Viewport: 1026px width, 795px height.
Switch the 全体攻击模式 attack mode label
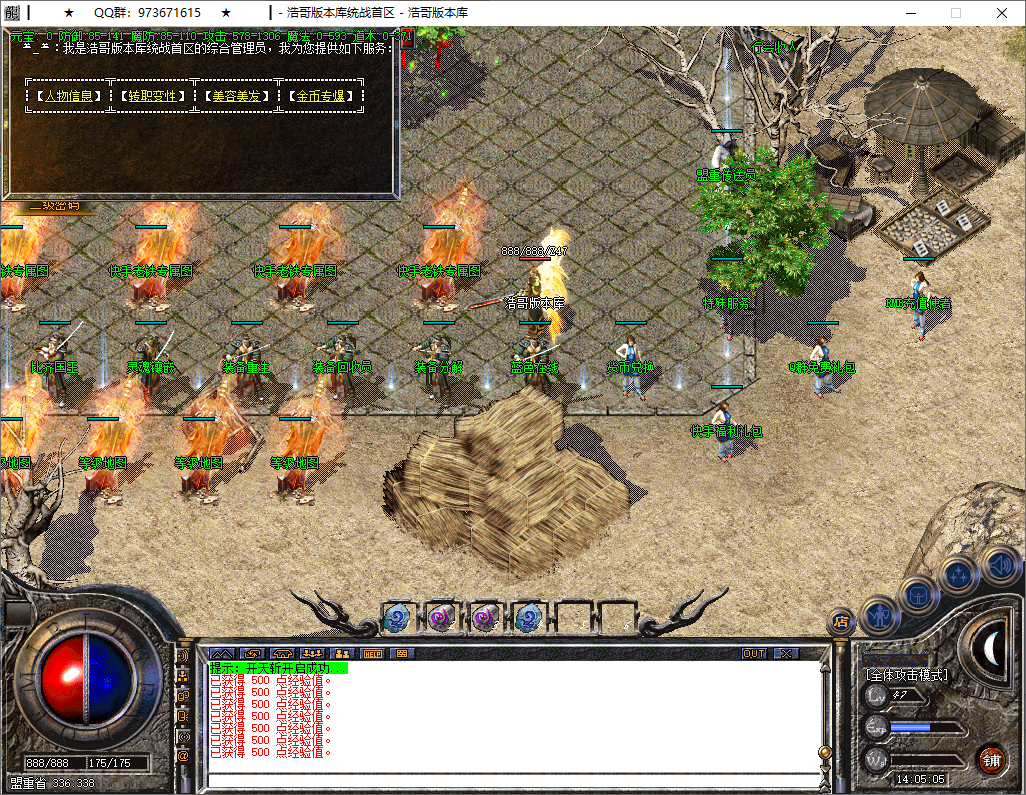click(906, 676)
